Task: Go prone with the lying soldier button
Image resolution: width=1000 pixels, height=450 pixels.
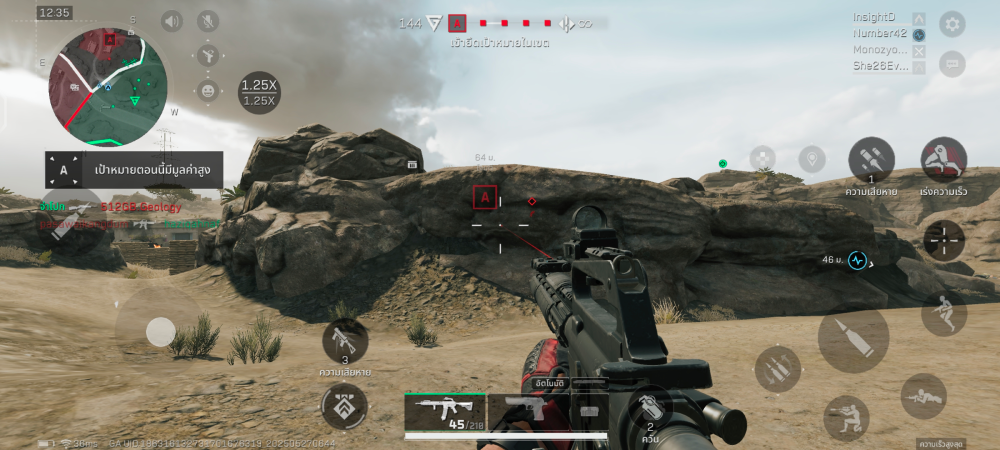Action: (x=923, y=396)
